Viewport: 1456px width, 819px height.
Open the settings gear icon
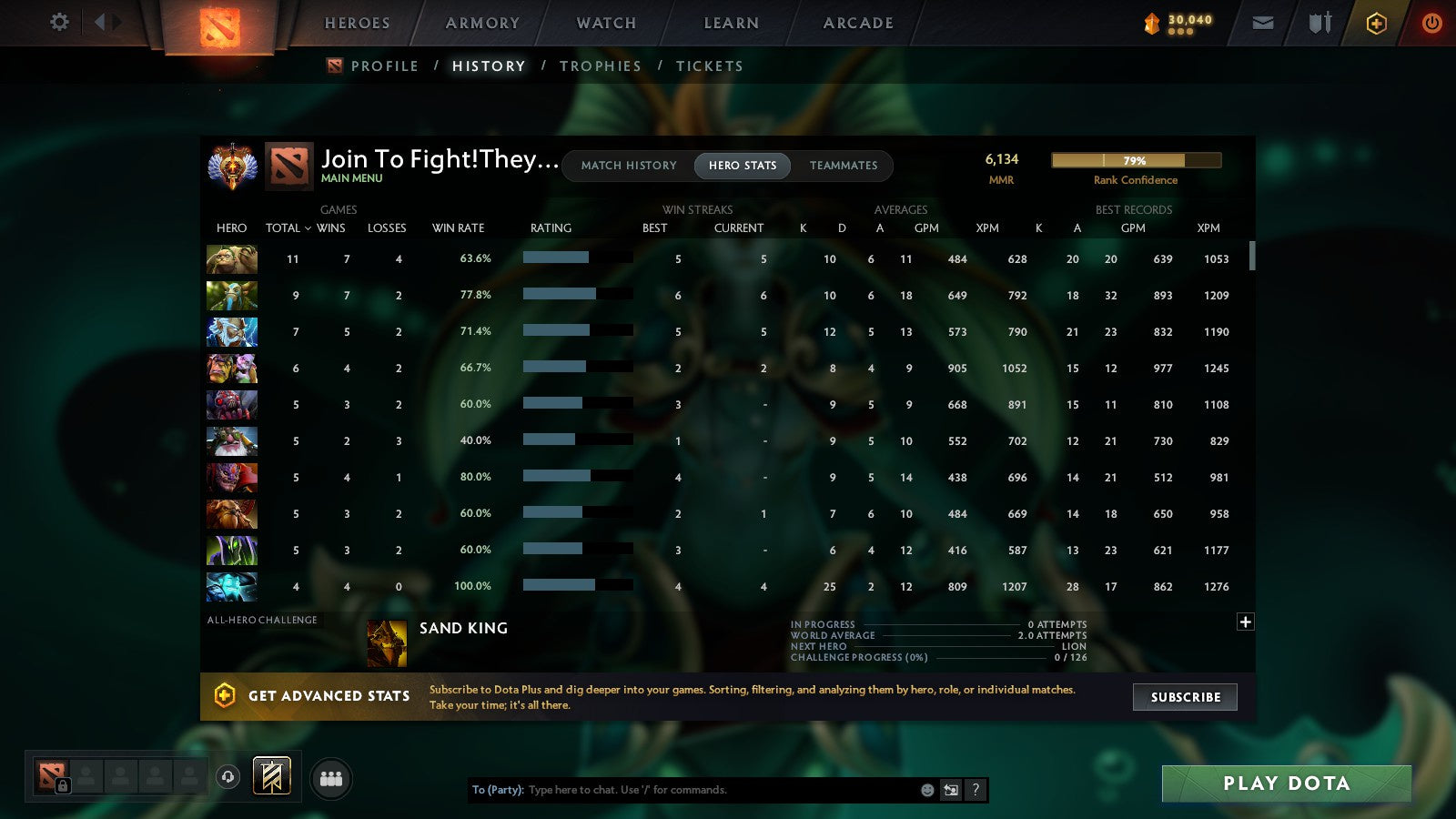click(x=58, y=23)
